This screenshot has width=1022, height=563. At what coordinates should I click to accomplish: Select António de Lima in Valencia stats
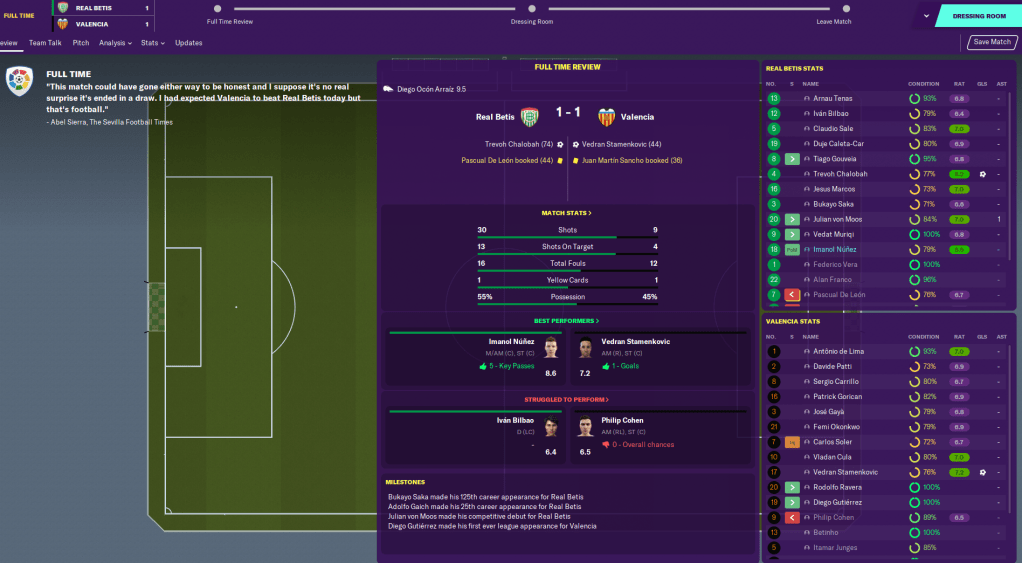pyautogui.click(x=839, y=352)
